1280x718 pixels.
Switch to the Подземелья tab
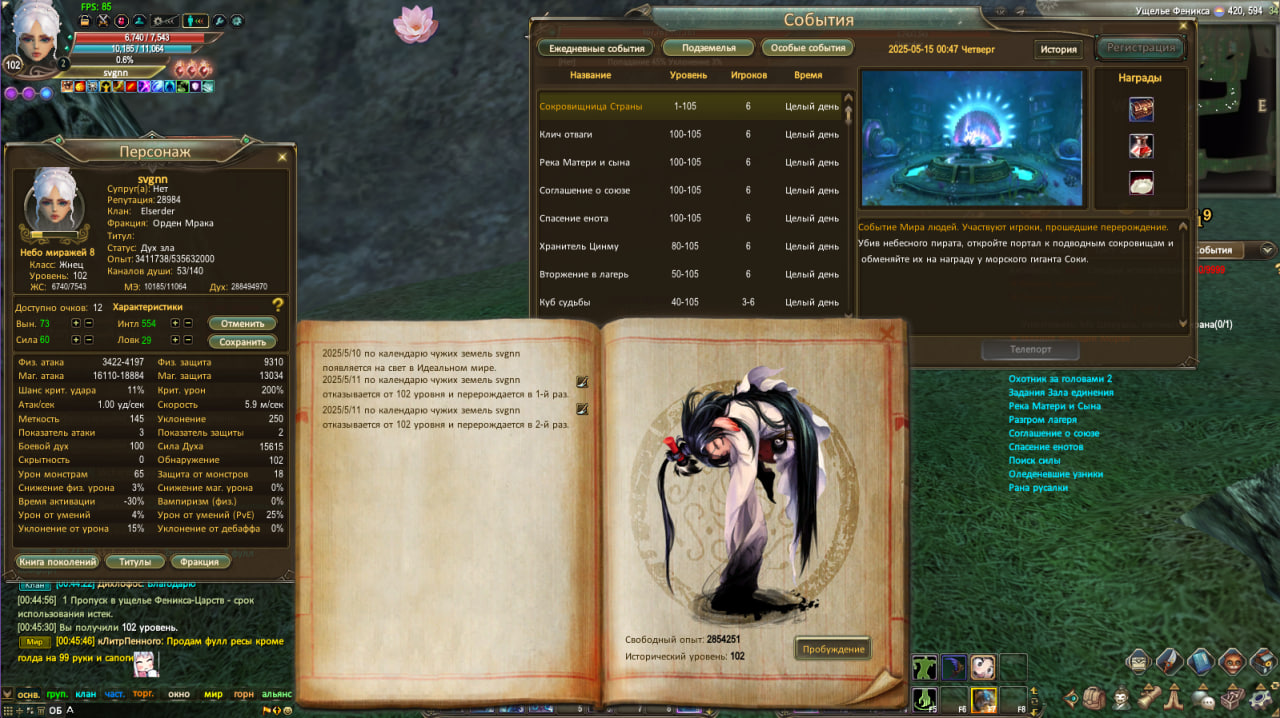click(708, 48)
